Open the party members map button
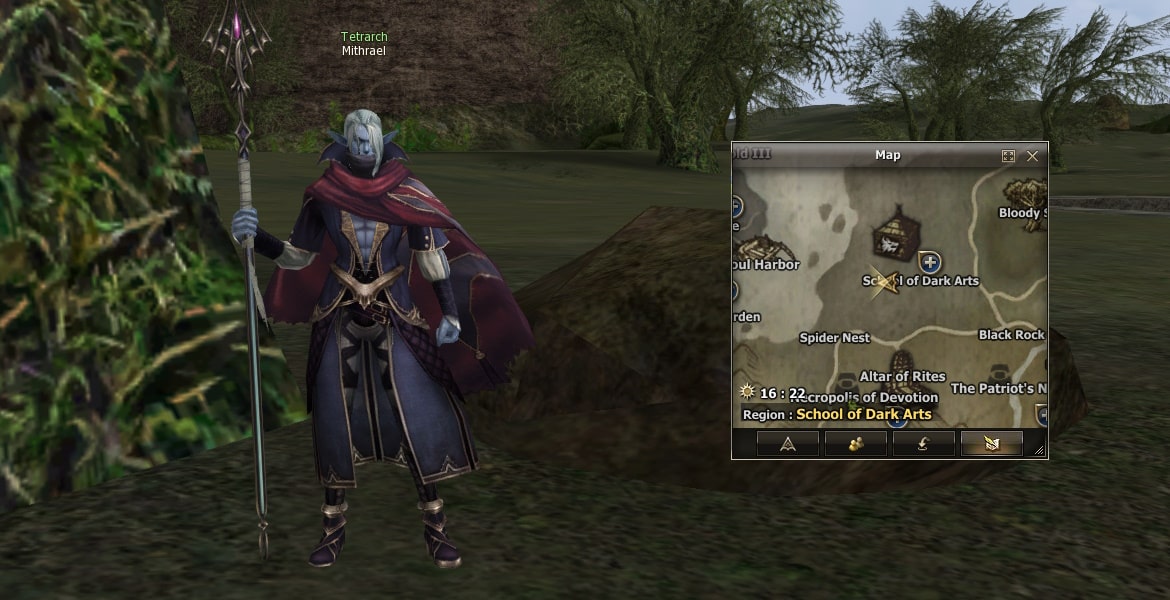The height and width of the screenshot is (600, 1170). 855,444
